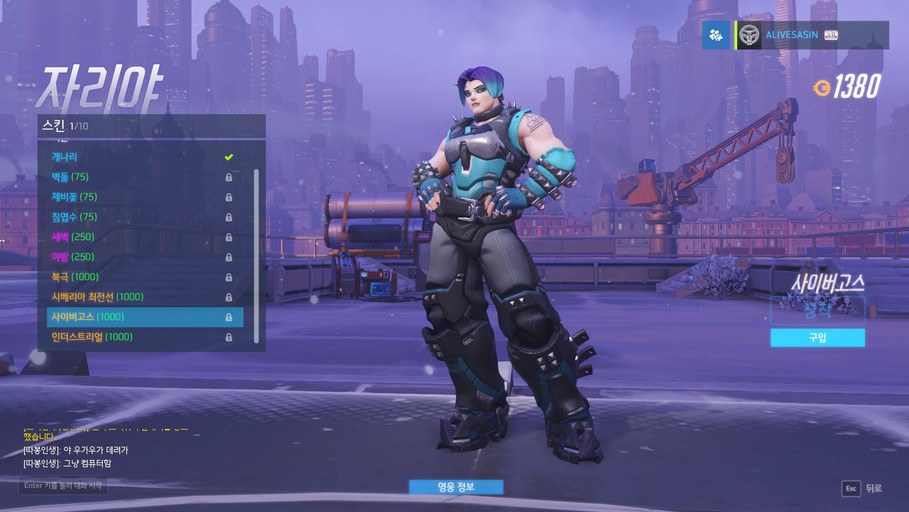Select the highlighted 사이버고스 skin row
Viewport: 909px width, 512px height.
pyautogui.click(x=140, y=317)
